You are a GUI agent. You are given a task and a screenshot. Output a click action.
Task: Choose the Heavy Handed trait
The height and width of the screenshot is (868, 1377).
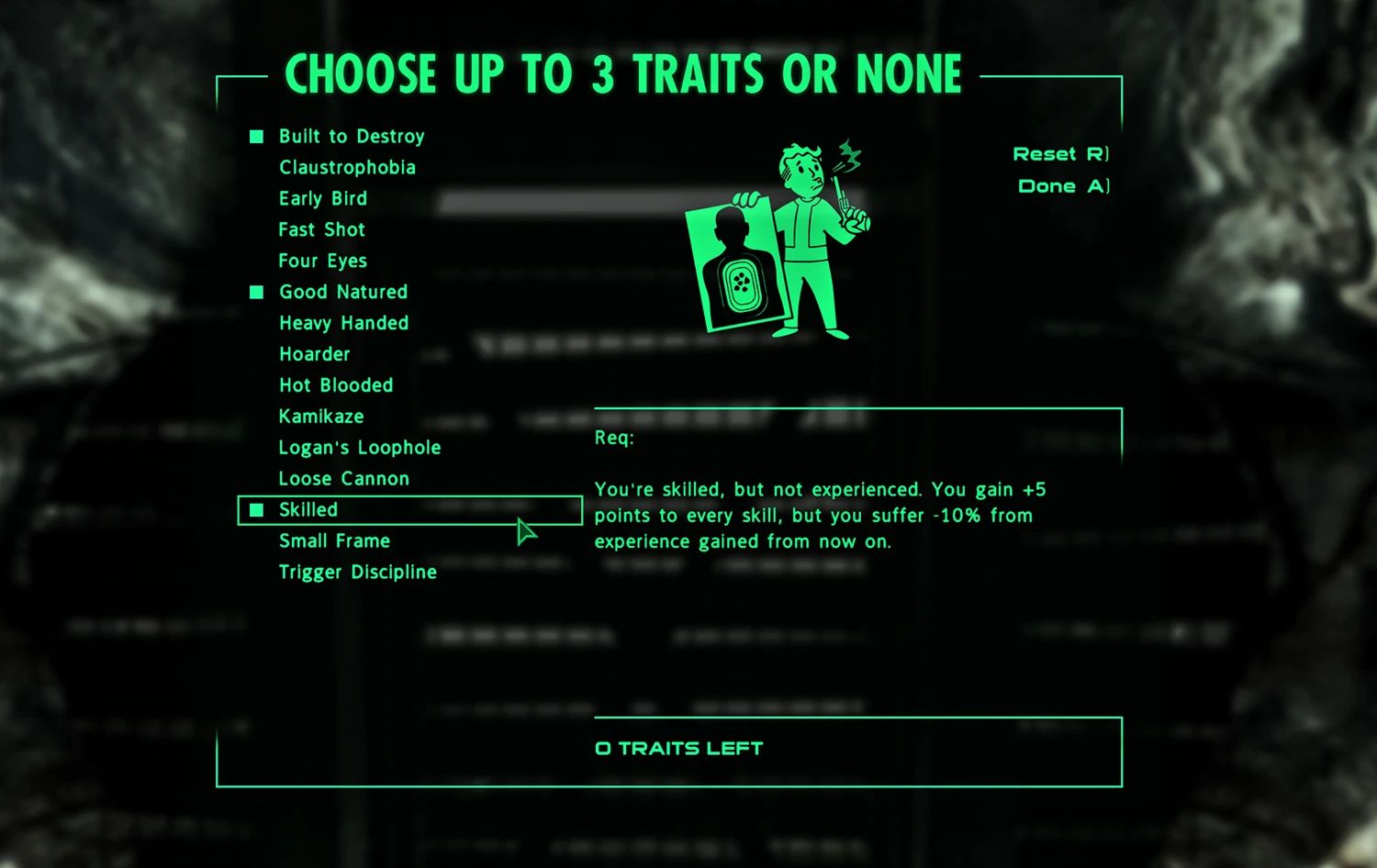coord(343,323)
